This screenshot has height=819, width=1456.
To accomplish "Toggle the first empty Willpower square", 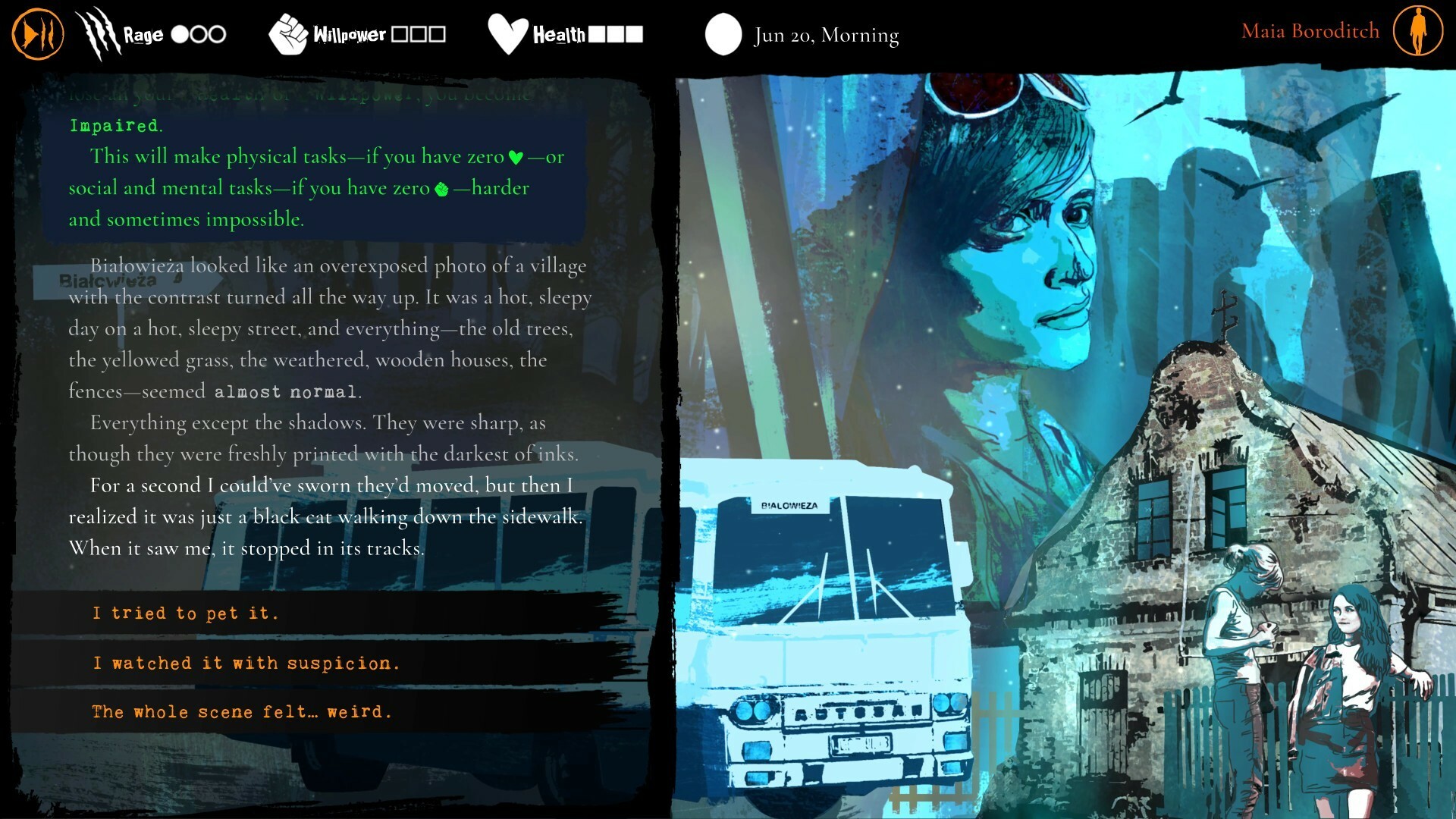I will pyautogui.click(x=400, y=33).
